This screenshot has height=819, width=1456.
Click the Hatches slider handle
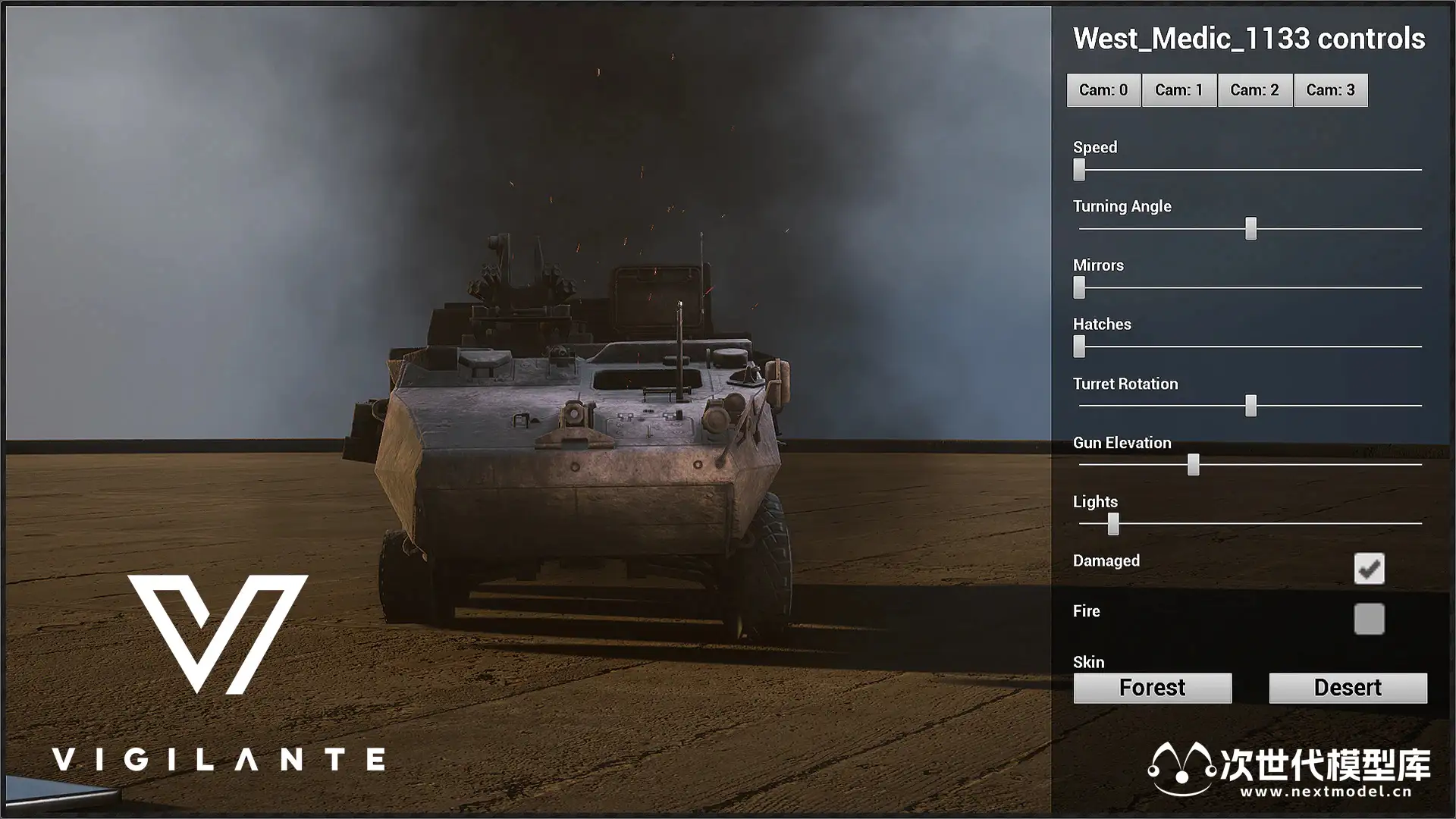pyautogui.click(x=1079, y=347)
